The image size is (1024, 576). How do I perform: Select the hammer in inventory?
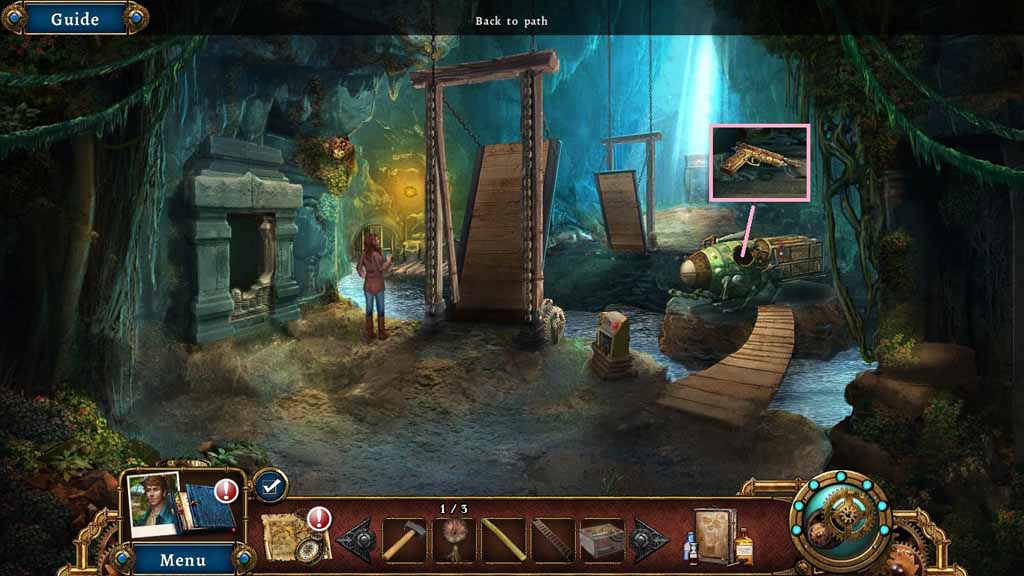point(404,540)
